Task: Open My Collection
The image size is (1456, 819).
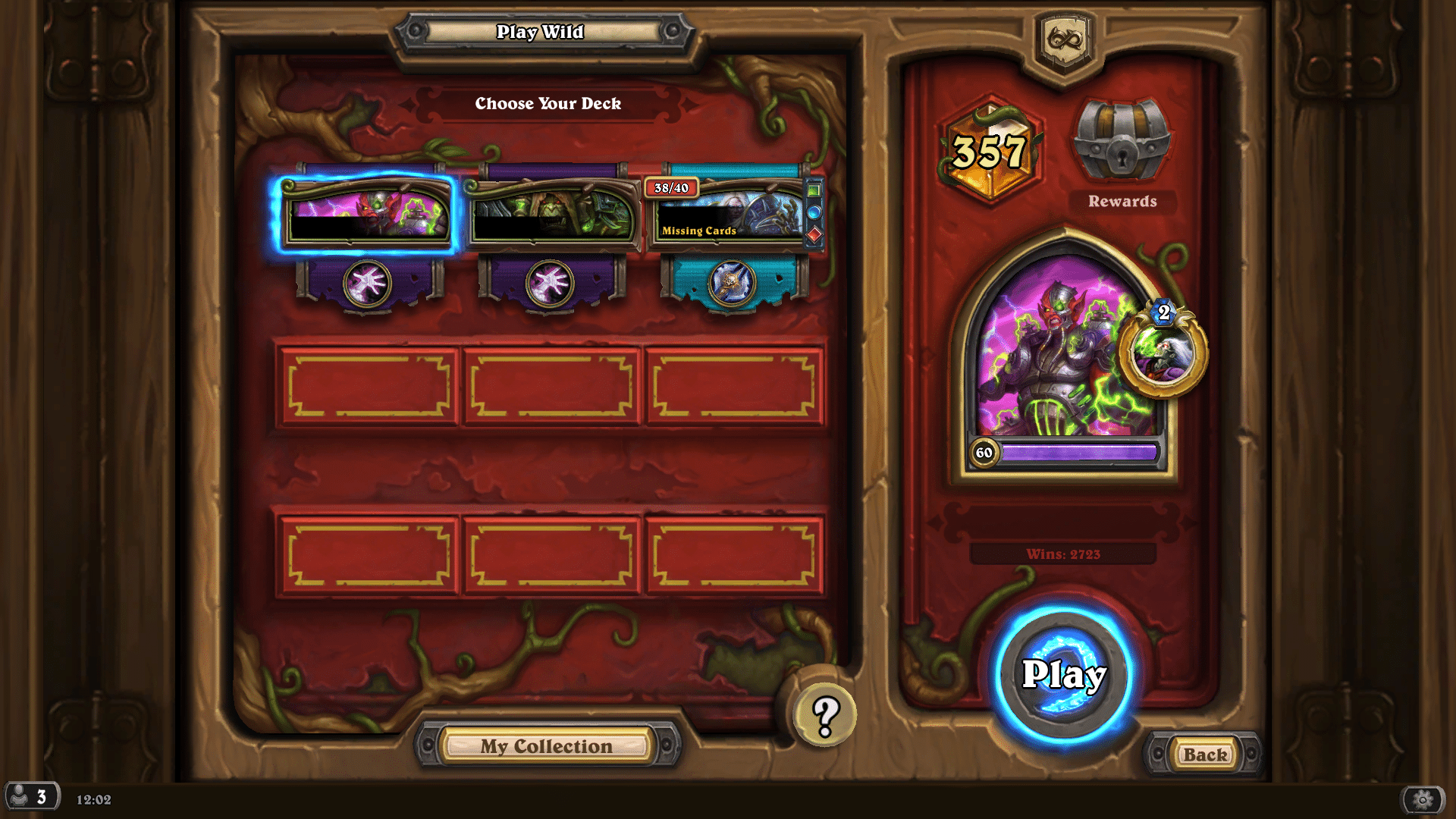Action: click(546, 746)
